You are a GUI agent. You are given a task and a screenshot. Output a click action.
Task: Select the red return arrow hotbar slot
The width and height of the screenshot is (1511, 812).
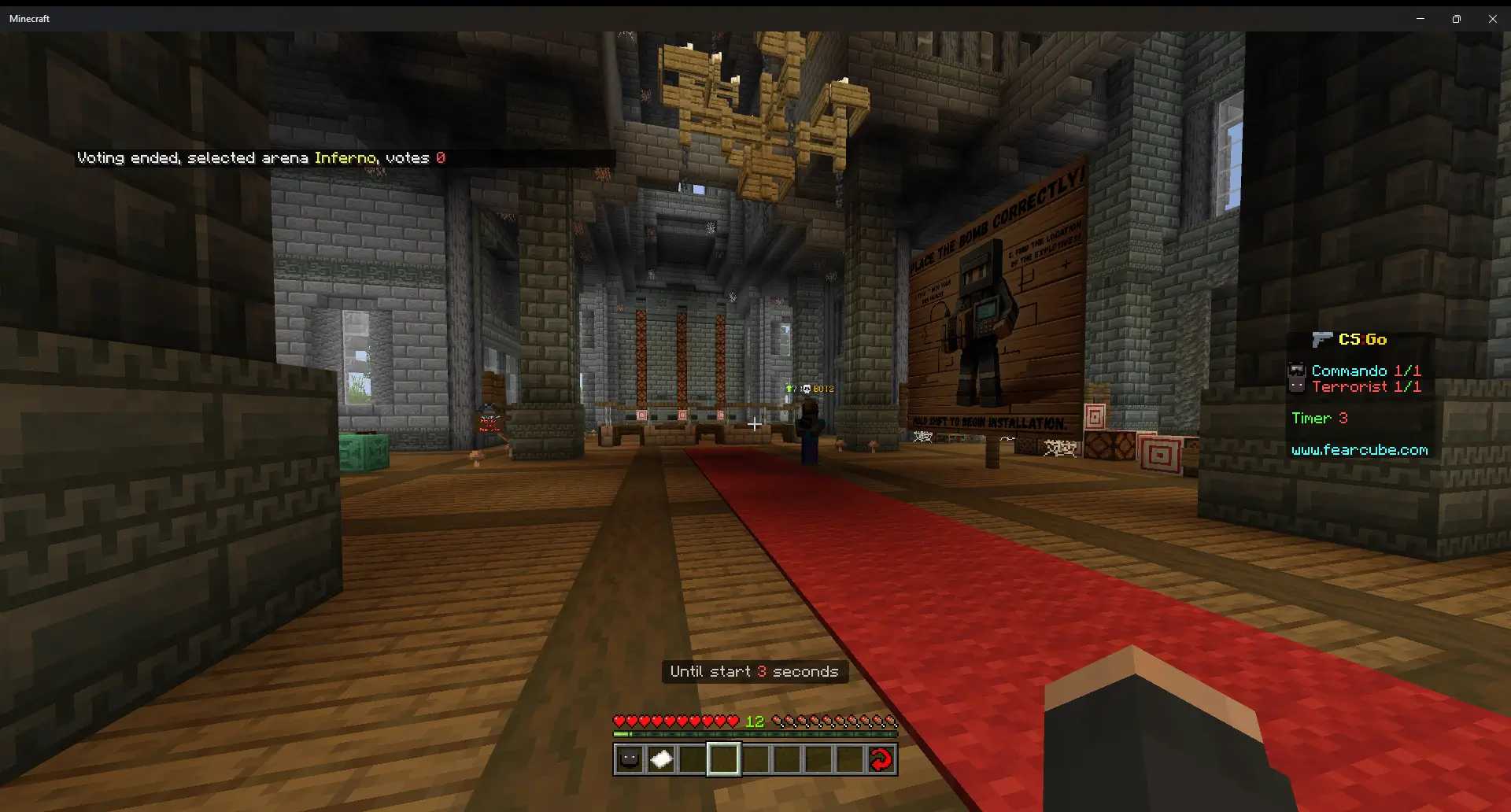881,759
